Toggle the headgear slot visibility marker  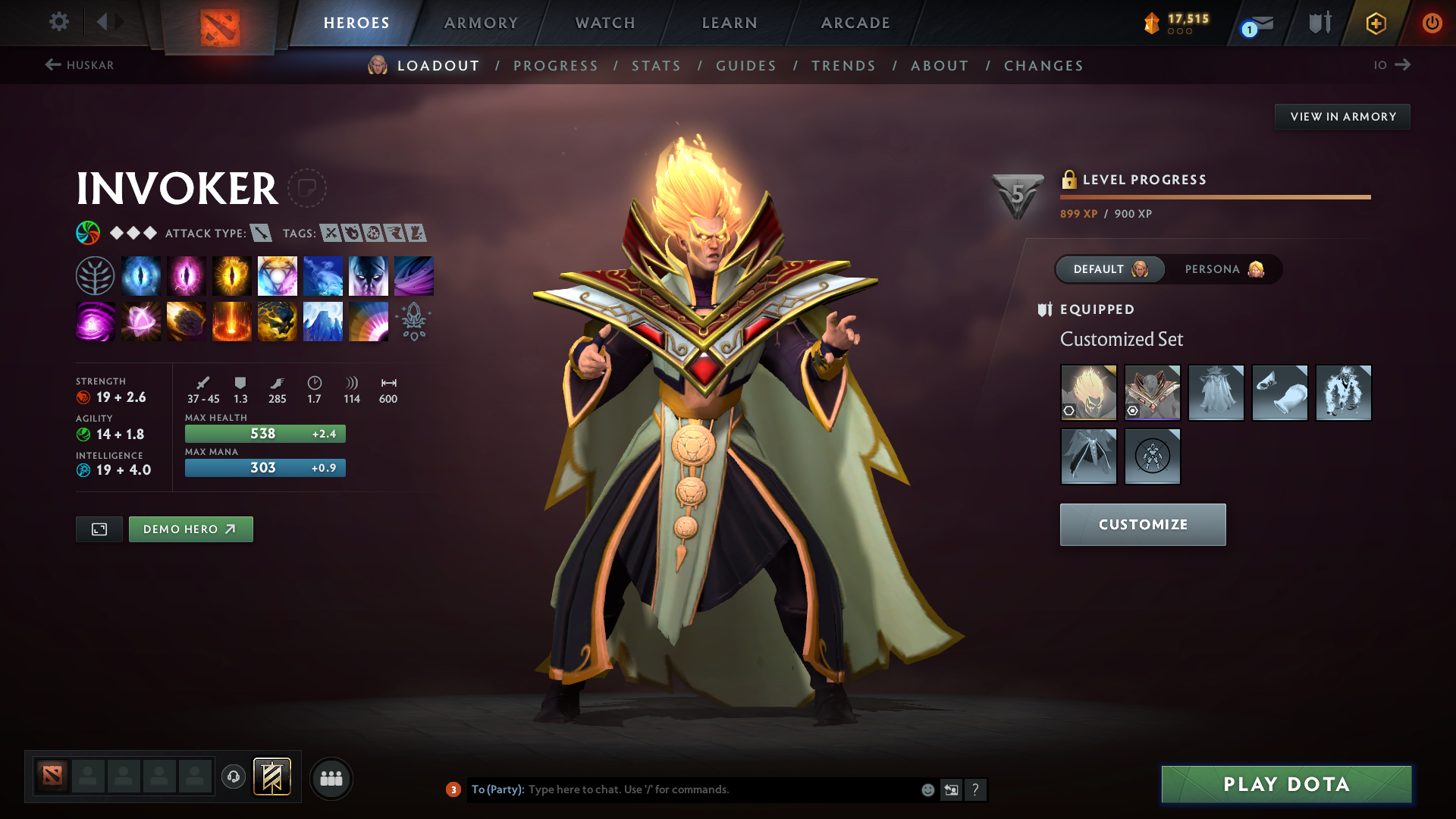tap(1068, 410)
